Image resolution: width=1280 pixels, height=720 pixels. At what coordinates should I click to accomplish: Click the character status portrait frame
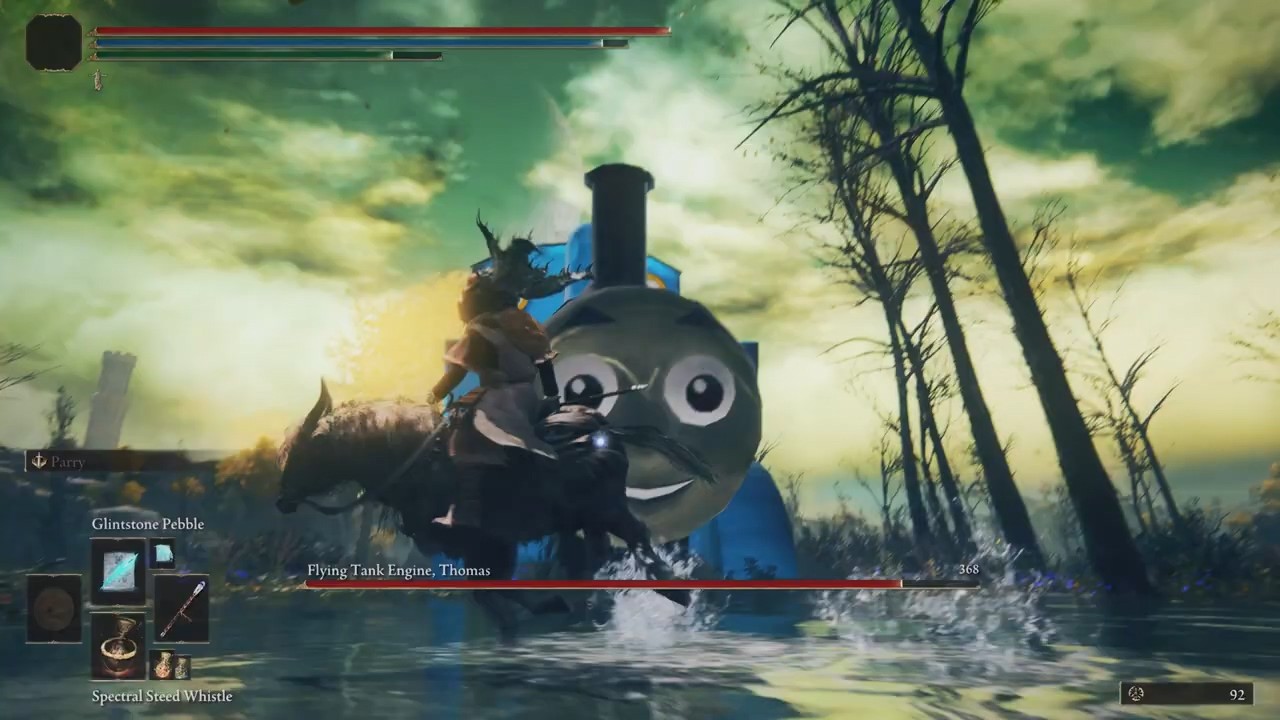(54, 43)
